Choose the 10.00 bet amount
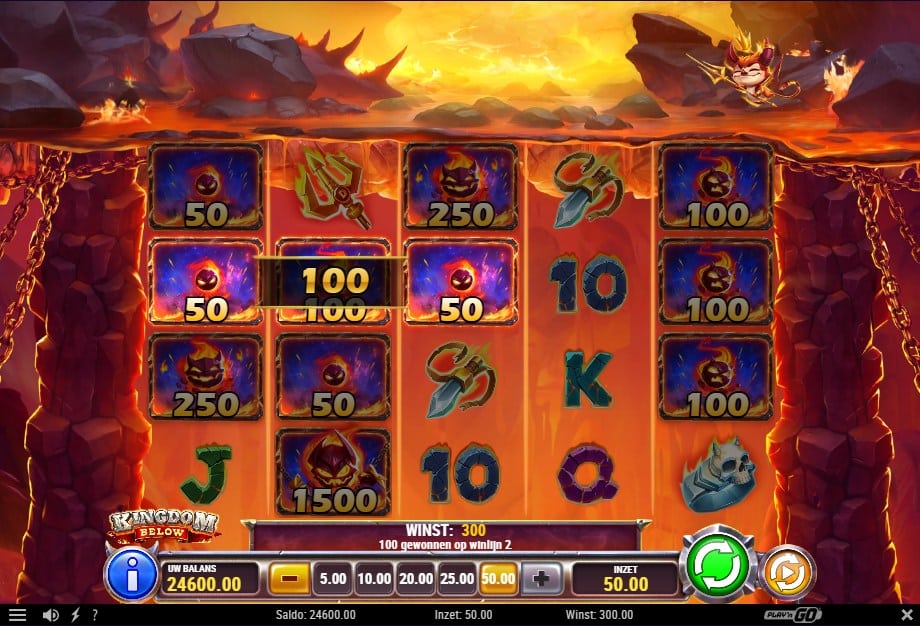 373,577
